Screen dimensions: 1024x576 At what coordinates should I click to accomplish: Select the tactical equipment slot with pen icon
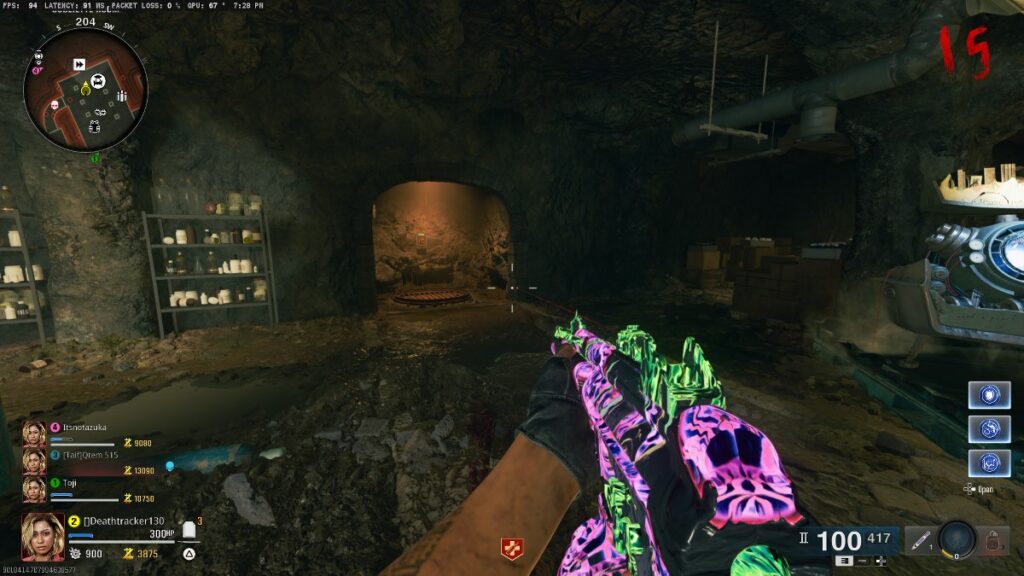[x=919, y=541]
